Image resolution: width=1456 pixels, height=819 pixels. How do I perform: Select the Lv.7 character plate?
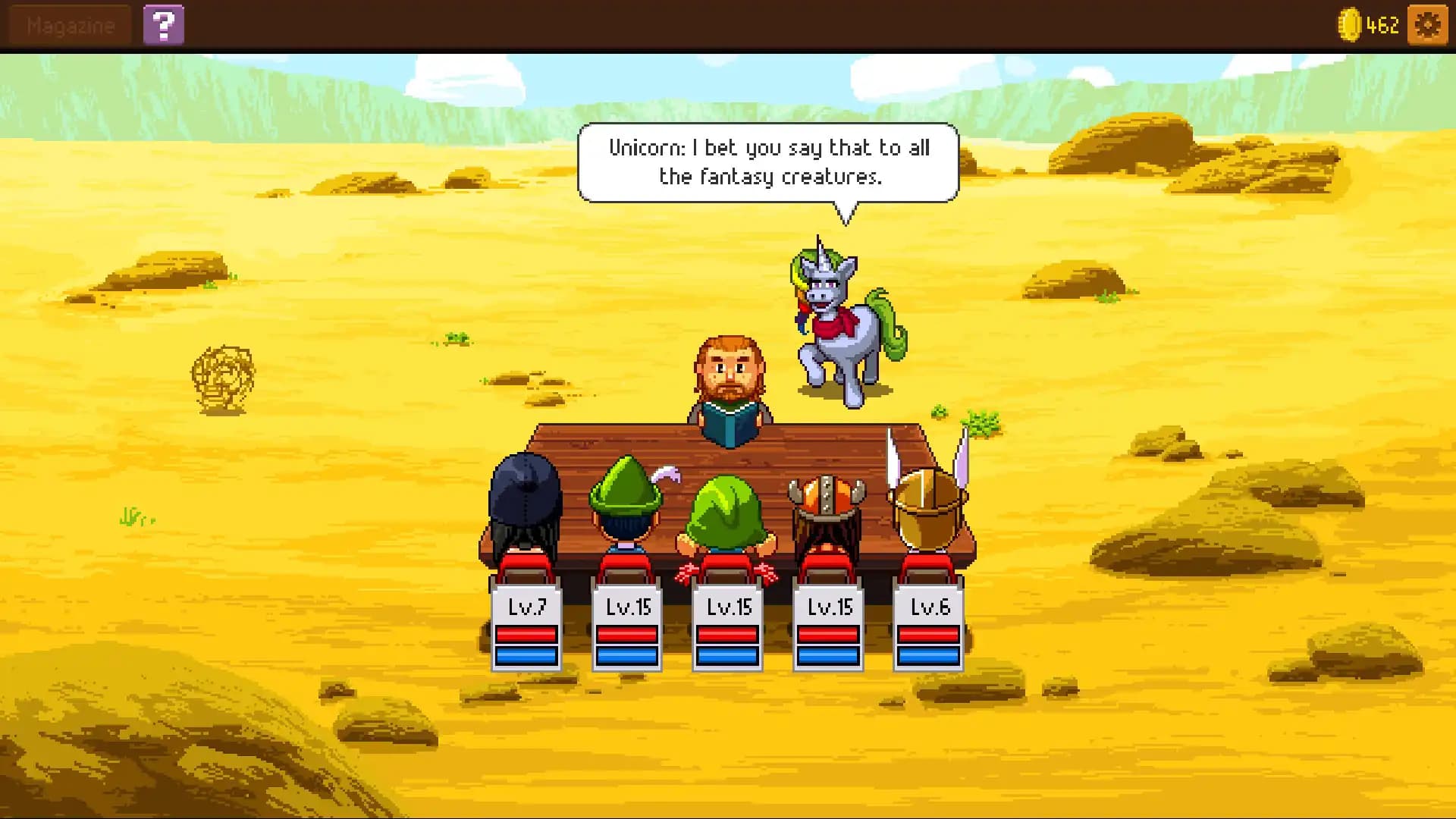click(x=527, y=607)
